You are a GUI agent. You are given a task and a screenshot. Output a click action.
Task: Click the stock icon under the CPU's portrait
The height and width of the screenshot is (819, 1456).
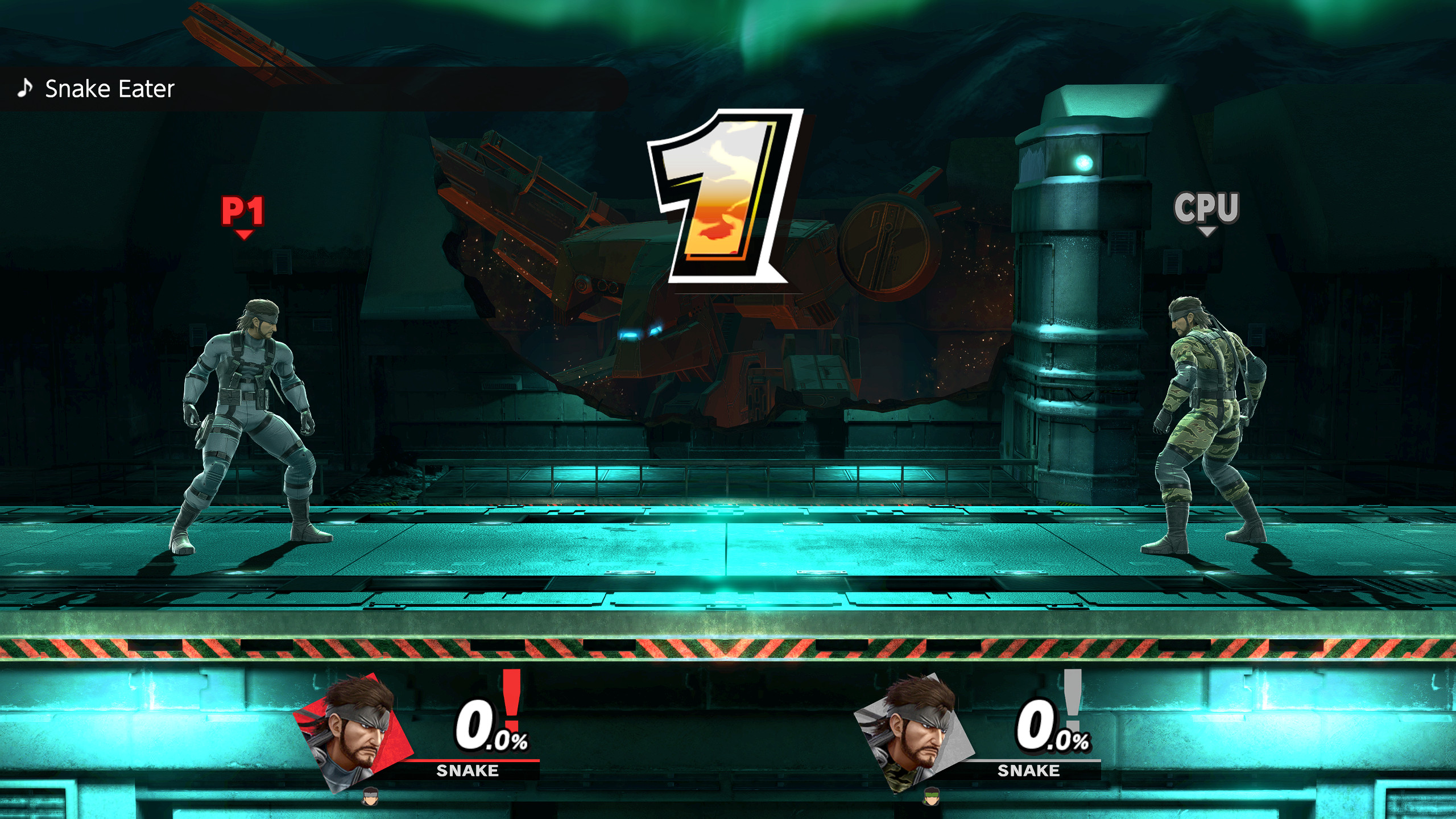(x=931, y=796)
